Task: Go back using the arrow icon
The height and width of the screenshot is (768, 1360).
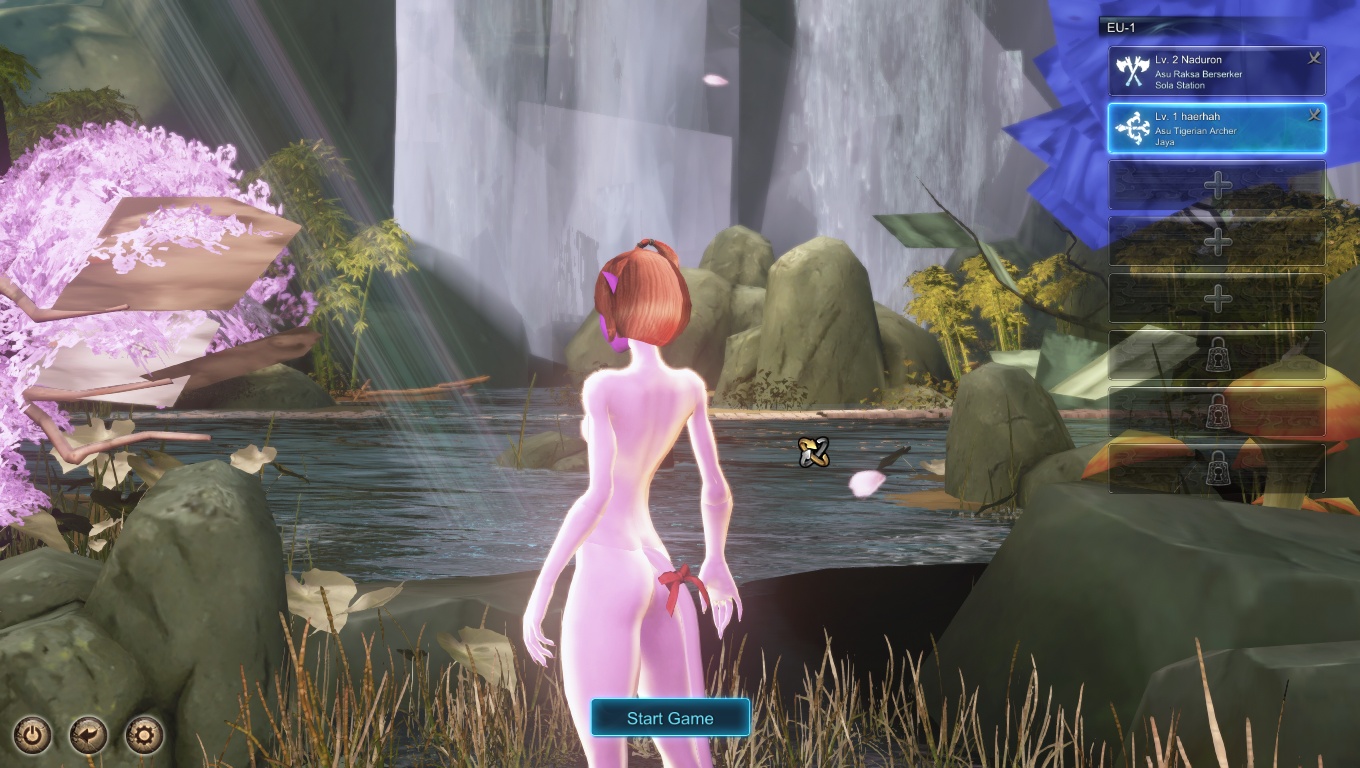Action: click(x=89, y=737)
